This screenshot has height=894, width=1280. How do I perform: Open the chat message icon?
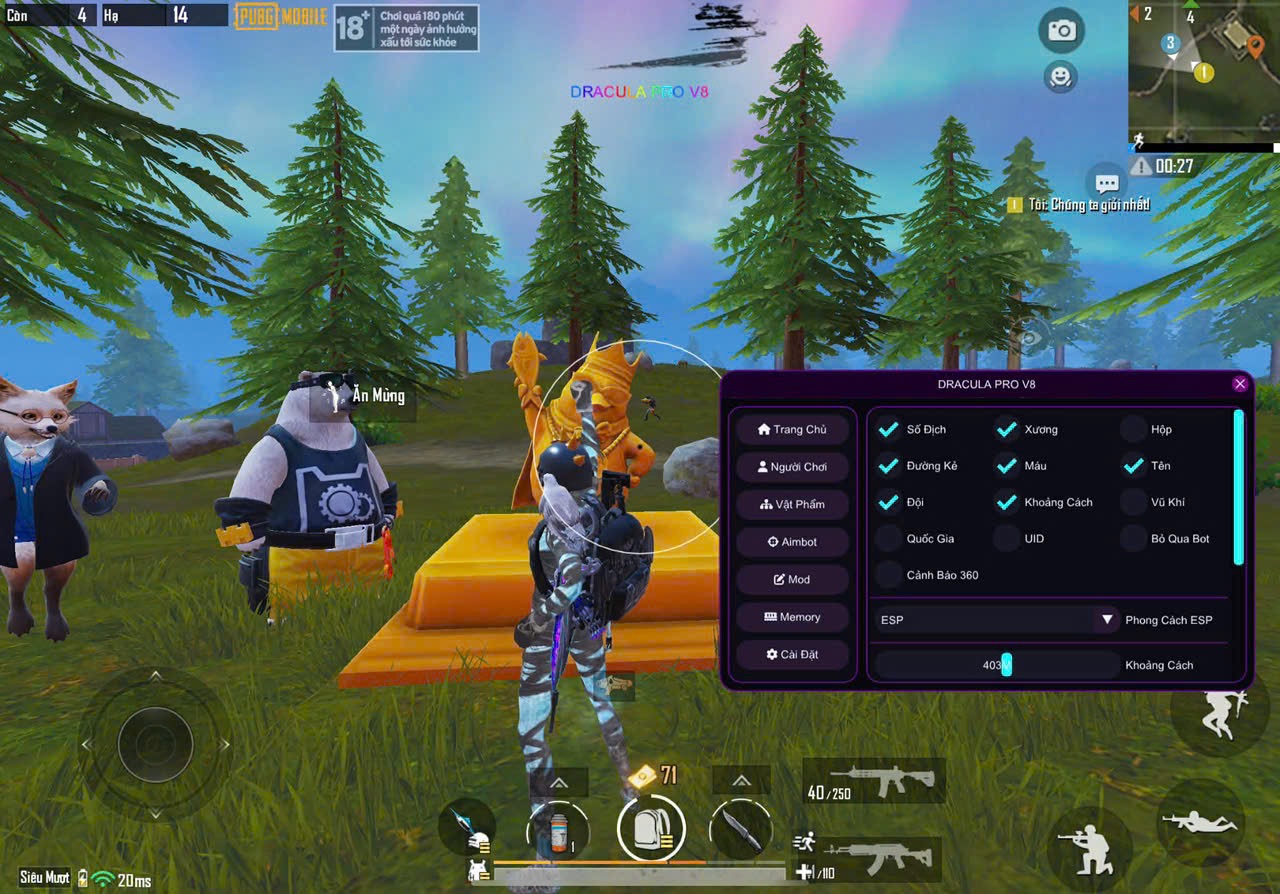coord(1106,183)
